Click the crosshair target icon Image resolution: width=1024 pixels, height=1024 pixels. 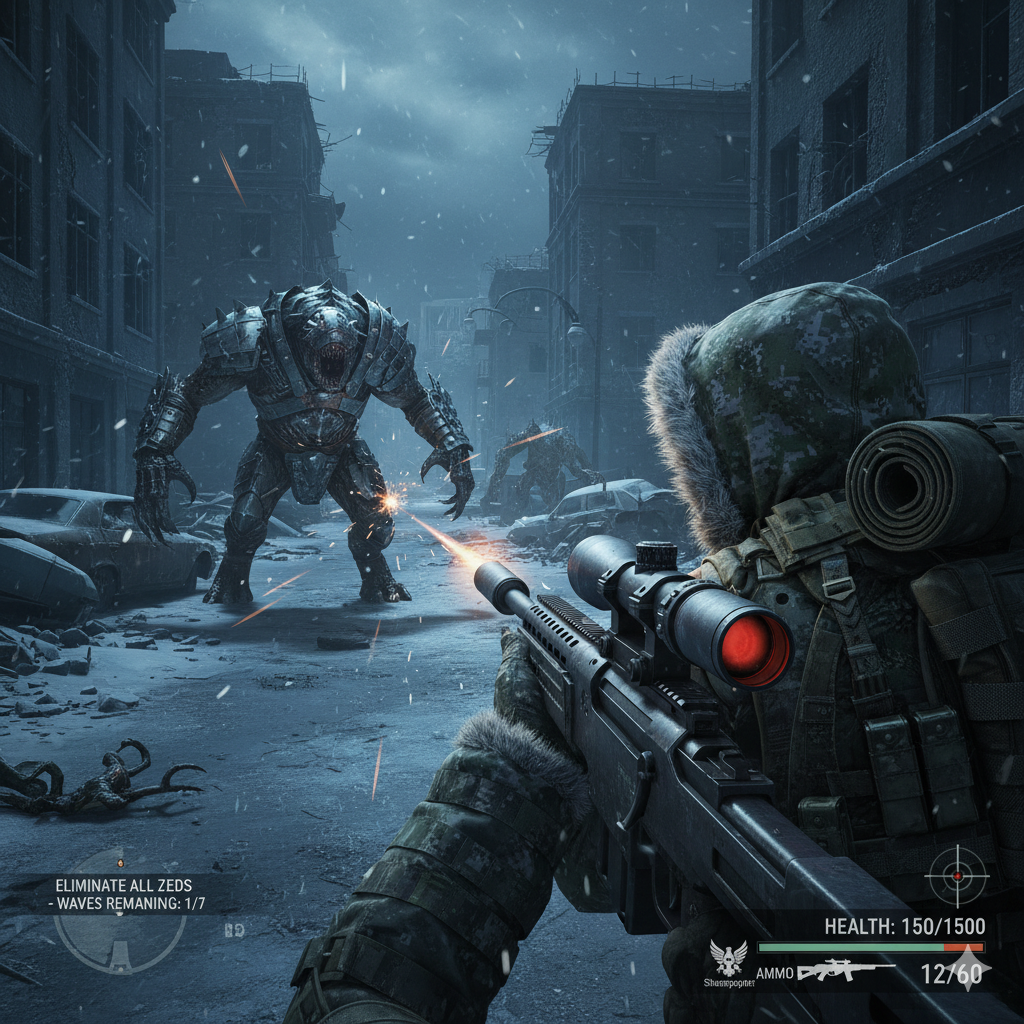957,876
